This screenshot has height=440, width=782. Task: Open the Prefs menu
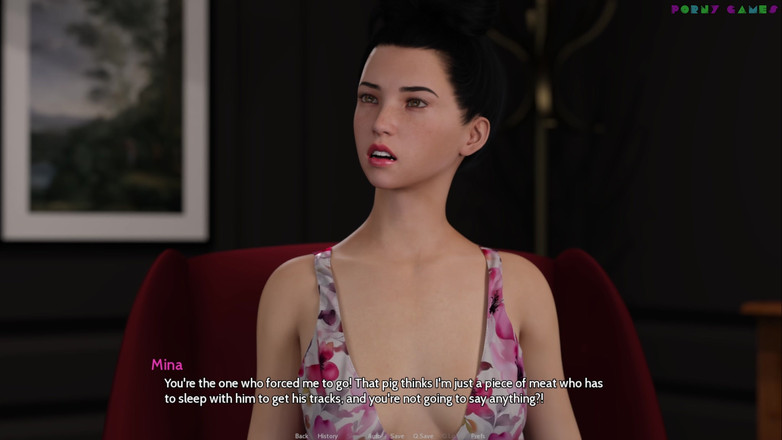click(x=477, y=436)
